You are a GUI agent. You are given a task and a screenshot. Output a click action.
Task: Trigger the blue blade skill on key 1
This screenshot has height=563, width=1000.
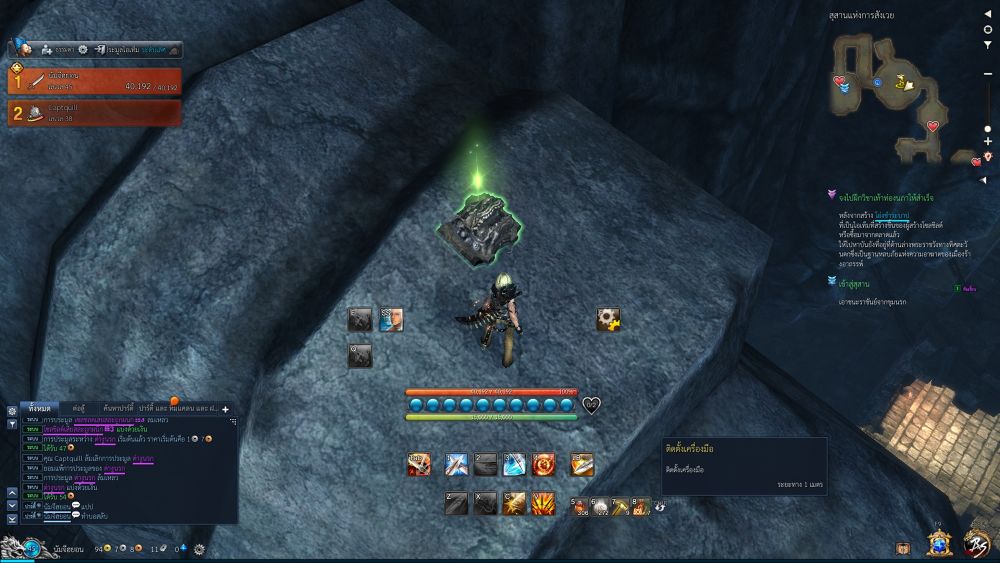coord(457,464)
